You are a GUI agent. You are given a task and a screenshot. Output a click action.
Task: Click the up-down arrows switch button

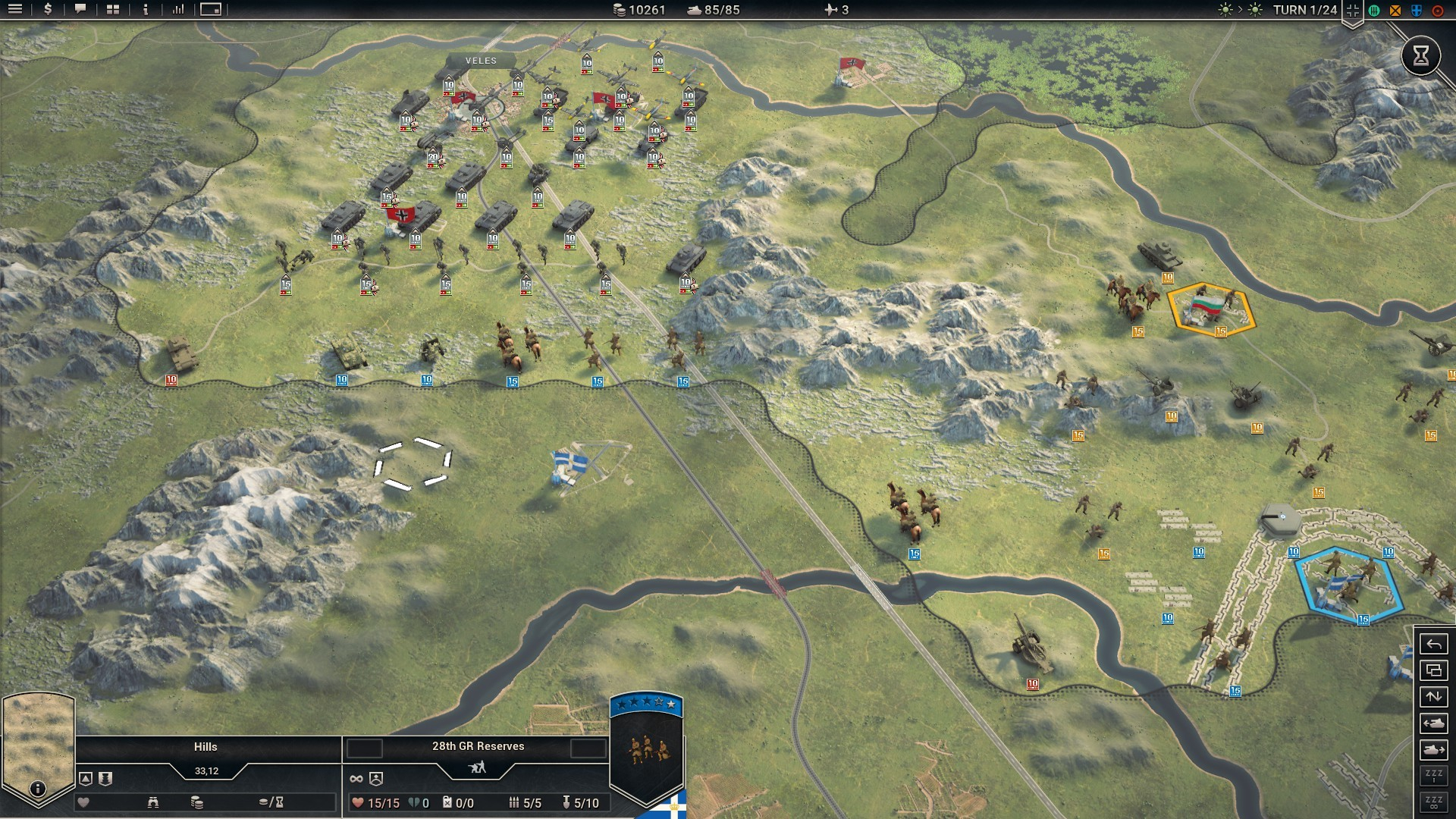click(x=1433, y=697)
